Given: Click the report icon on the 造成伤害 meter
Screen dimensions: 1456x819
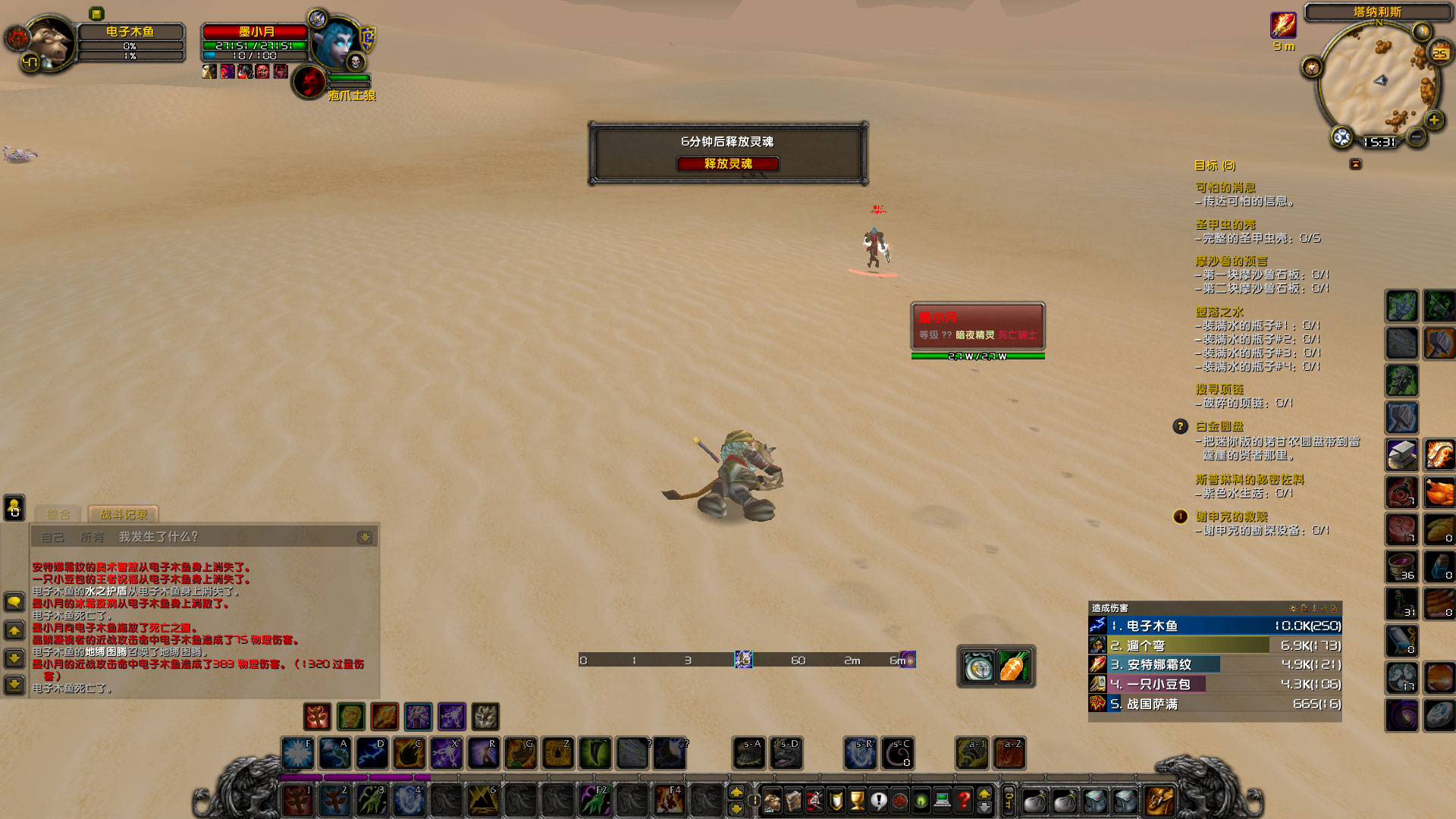Looking at the screenshot, I should coord(1305,607).
